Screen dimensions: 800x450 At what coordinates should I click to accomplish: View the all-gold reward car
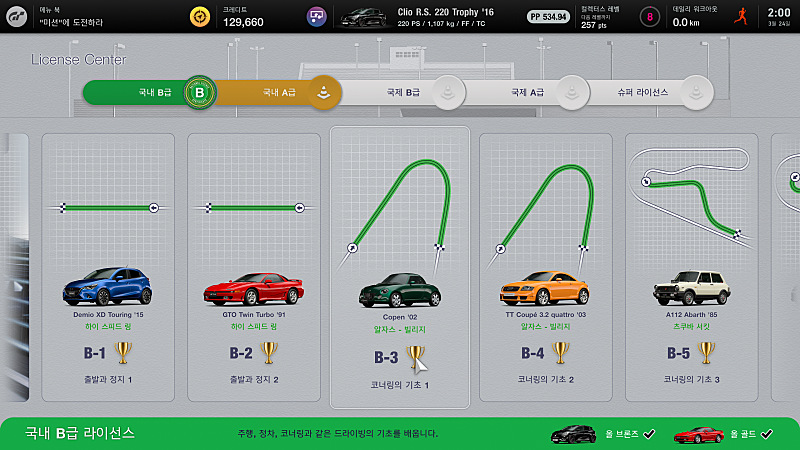coord(699,433)
